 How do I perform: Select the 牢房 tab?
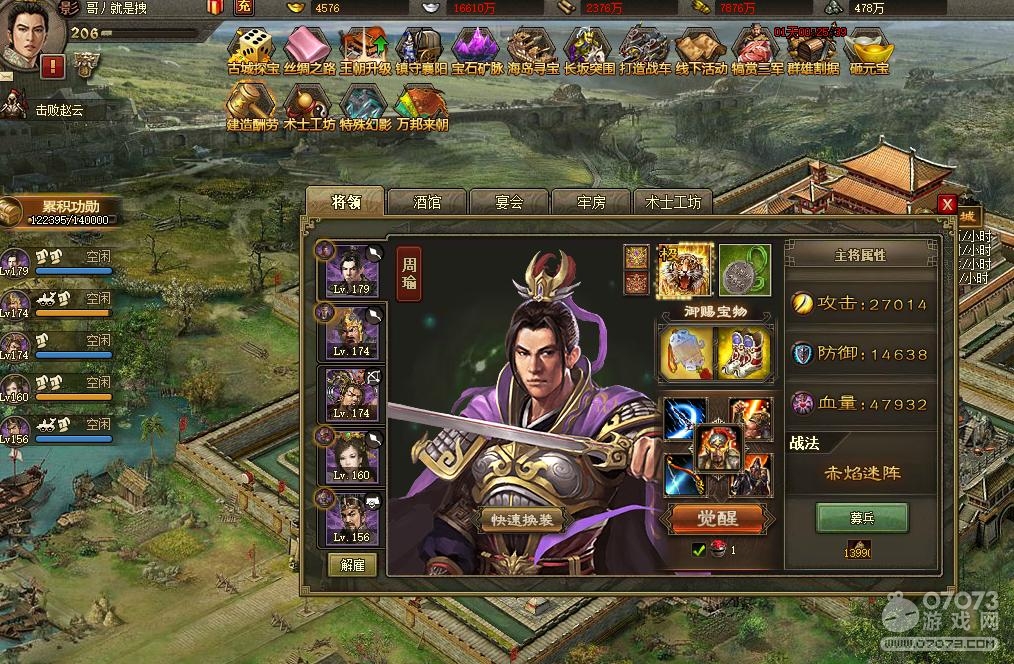pyautogui.click(x=591, y=202)
